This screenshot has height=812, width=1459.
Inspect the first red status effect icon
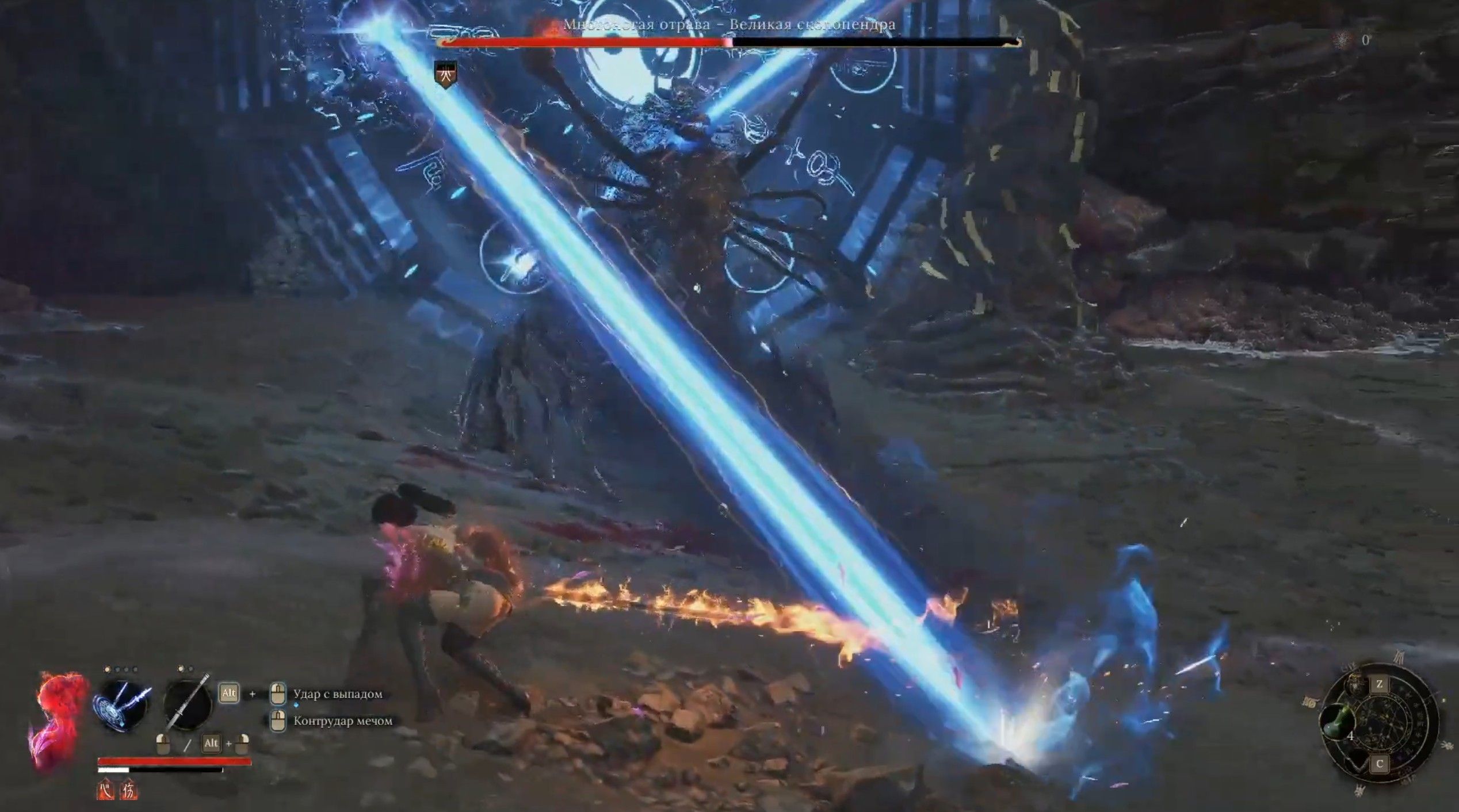[x=105, y=791]
